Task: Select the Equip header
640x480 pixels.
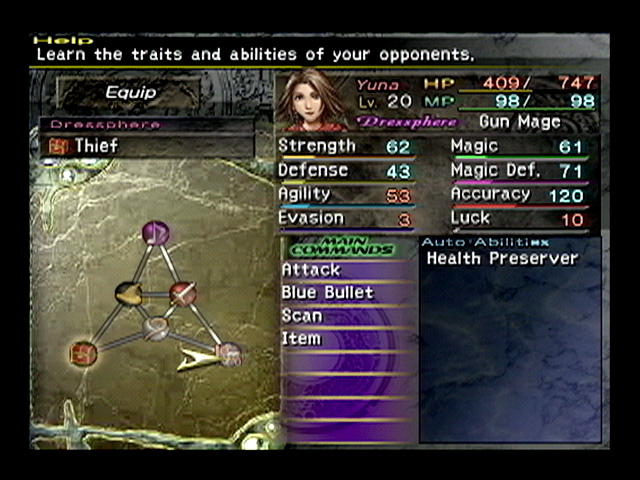Action: (x=131, y=93)
